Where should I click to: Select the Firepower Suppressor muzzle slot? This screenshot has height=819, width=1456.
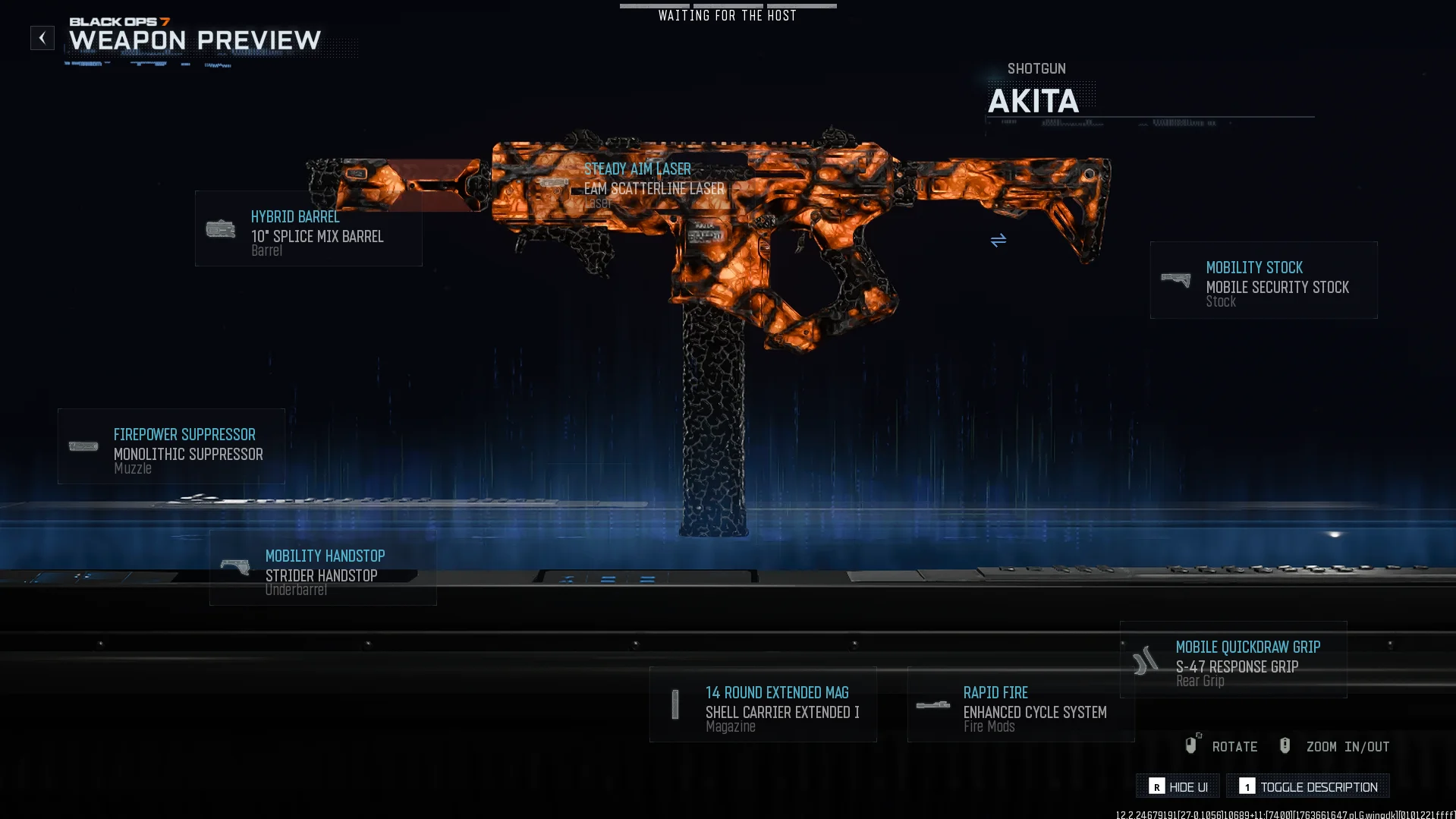171,447
